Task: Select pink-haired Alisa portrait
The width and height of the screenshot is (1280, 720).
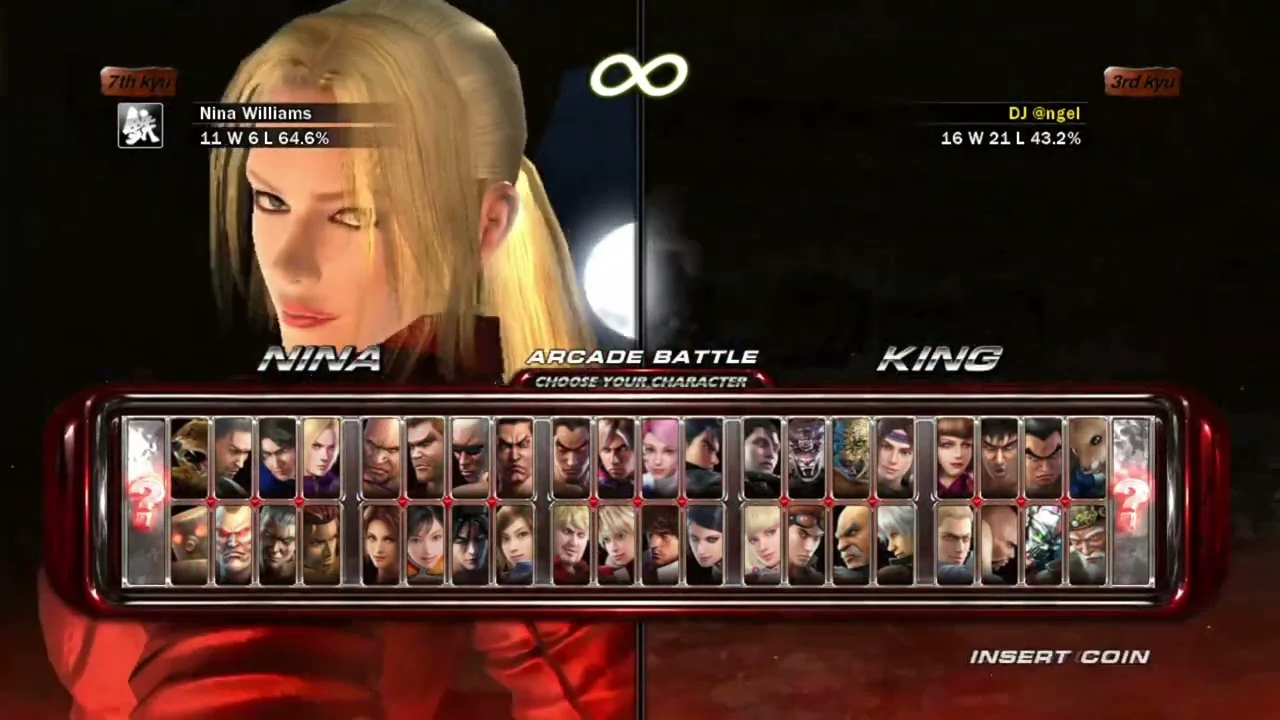Action: point(660,458)
